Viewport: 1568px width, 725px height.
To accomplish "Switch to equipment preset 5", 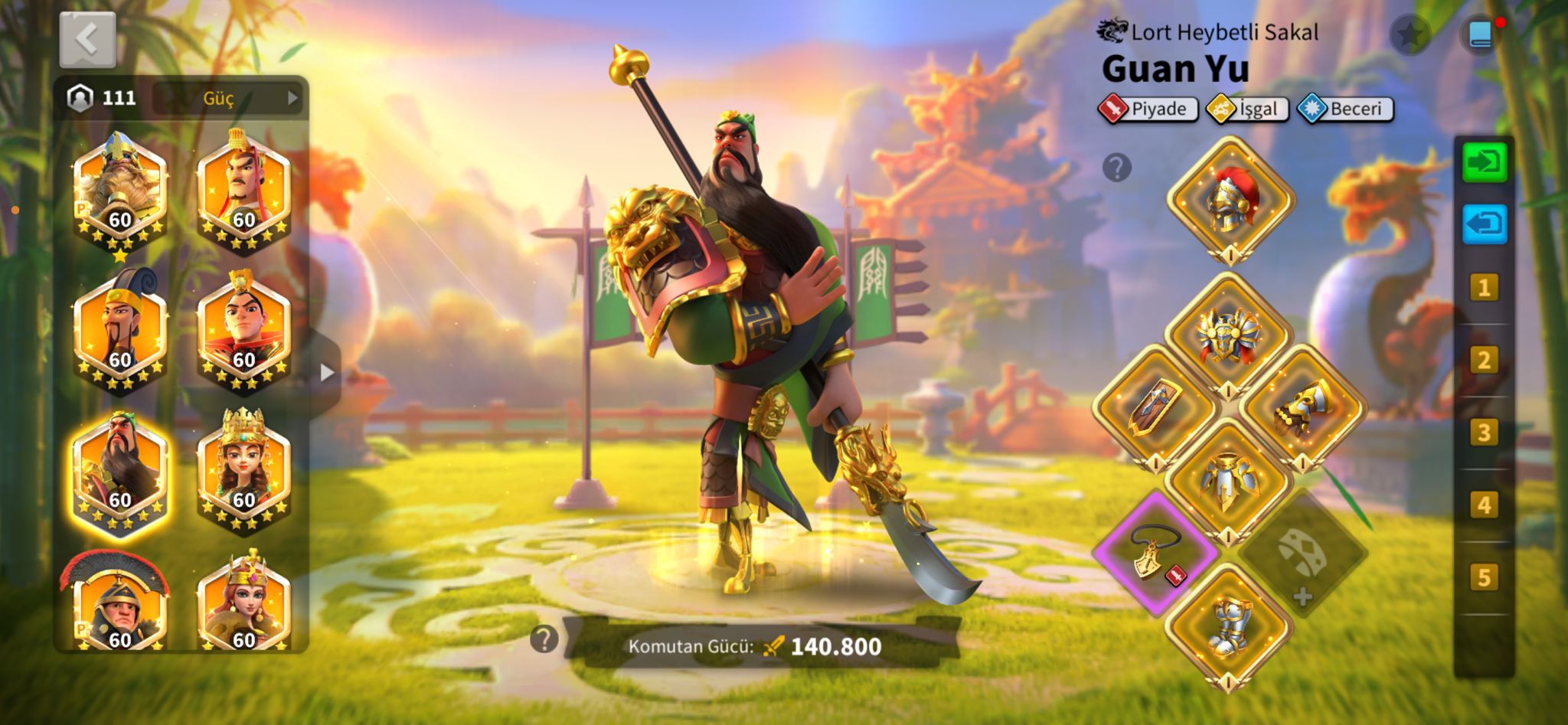I will tap(1484, 577).
